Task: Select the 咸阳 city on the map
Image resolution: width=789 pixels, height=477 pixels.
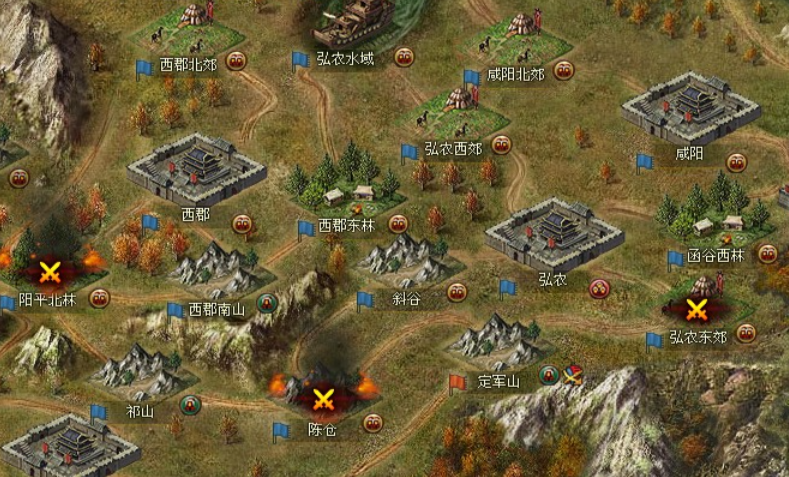Action: click(690, 111)
